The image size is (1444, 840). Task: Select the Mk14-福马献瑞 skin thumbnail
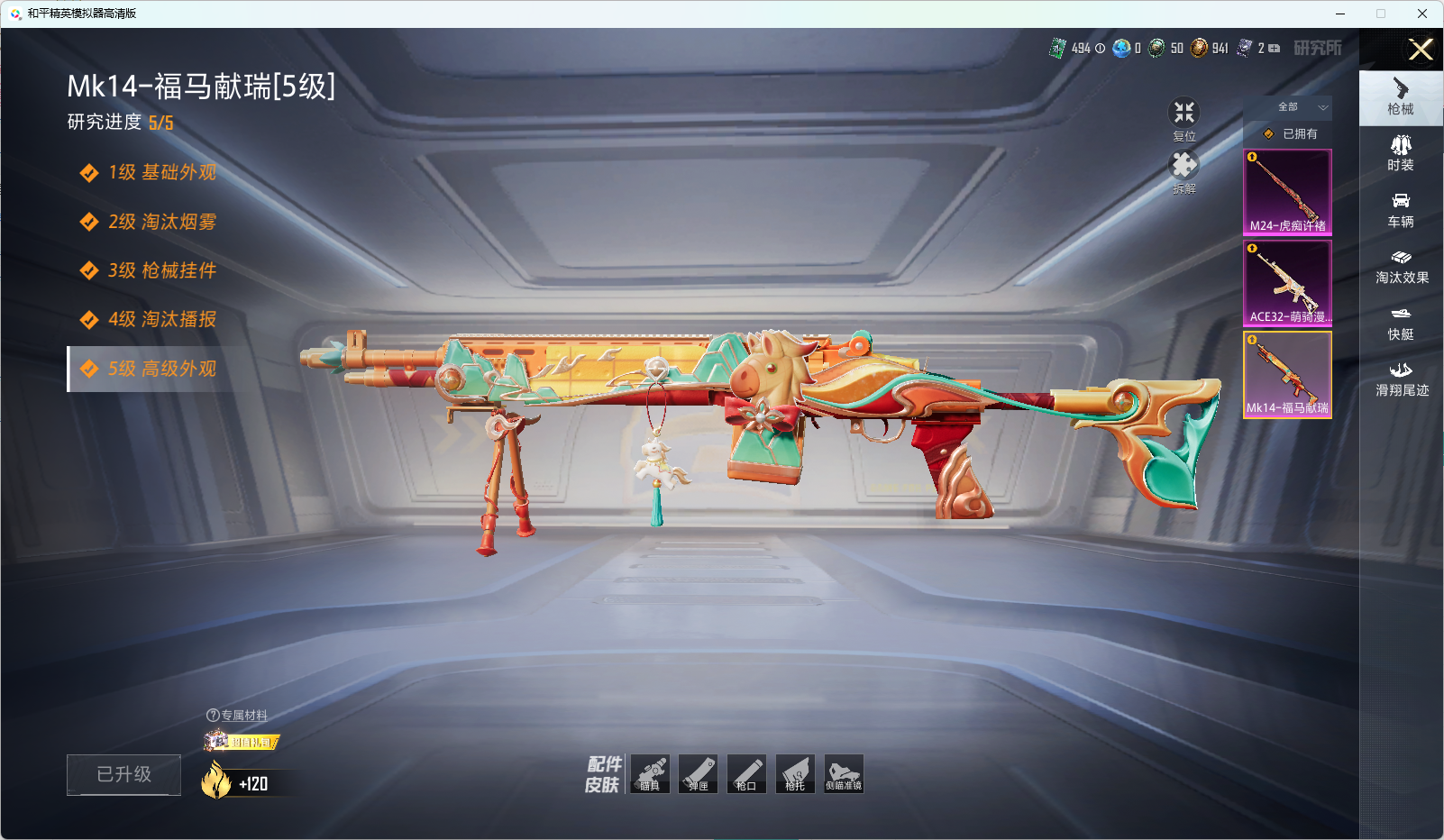1287,374
